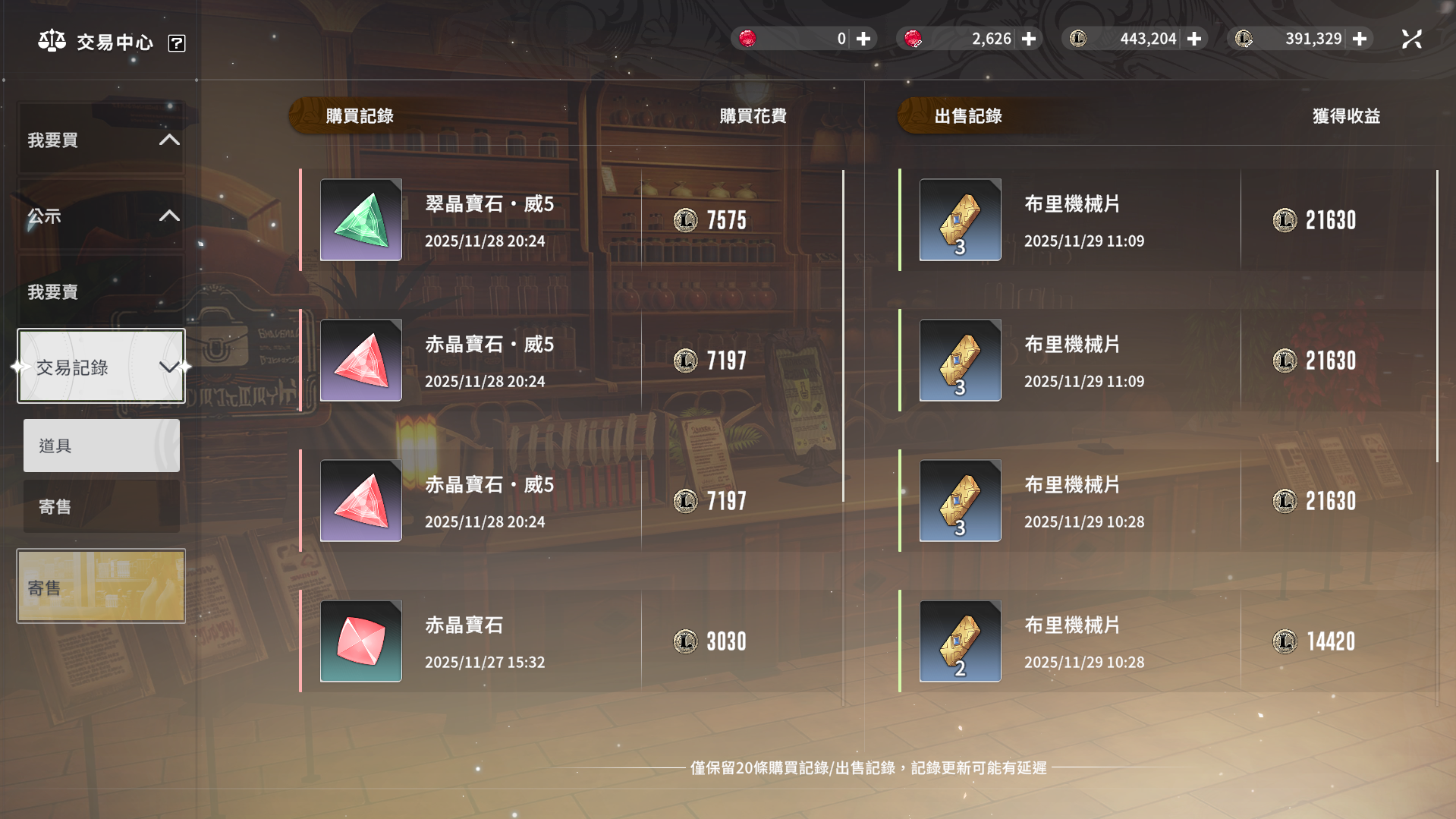Viewport: 1456px width, 819px height.
Task: Switch to the dark 寄售 sub-tab
Action: pyautogui.click(x=102, y=506)
